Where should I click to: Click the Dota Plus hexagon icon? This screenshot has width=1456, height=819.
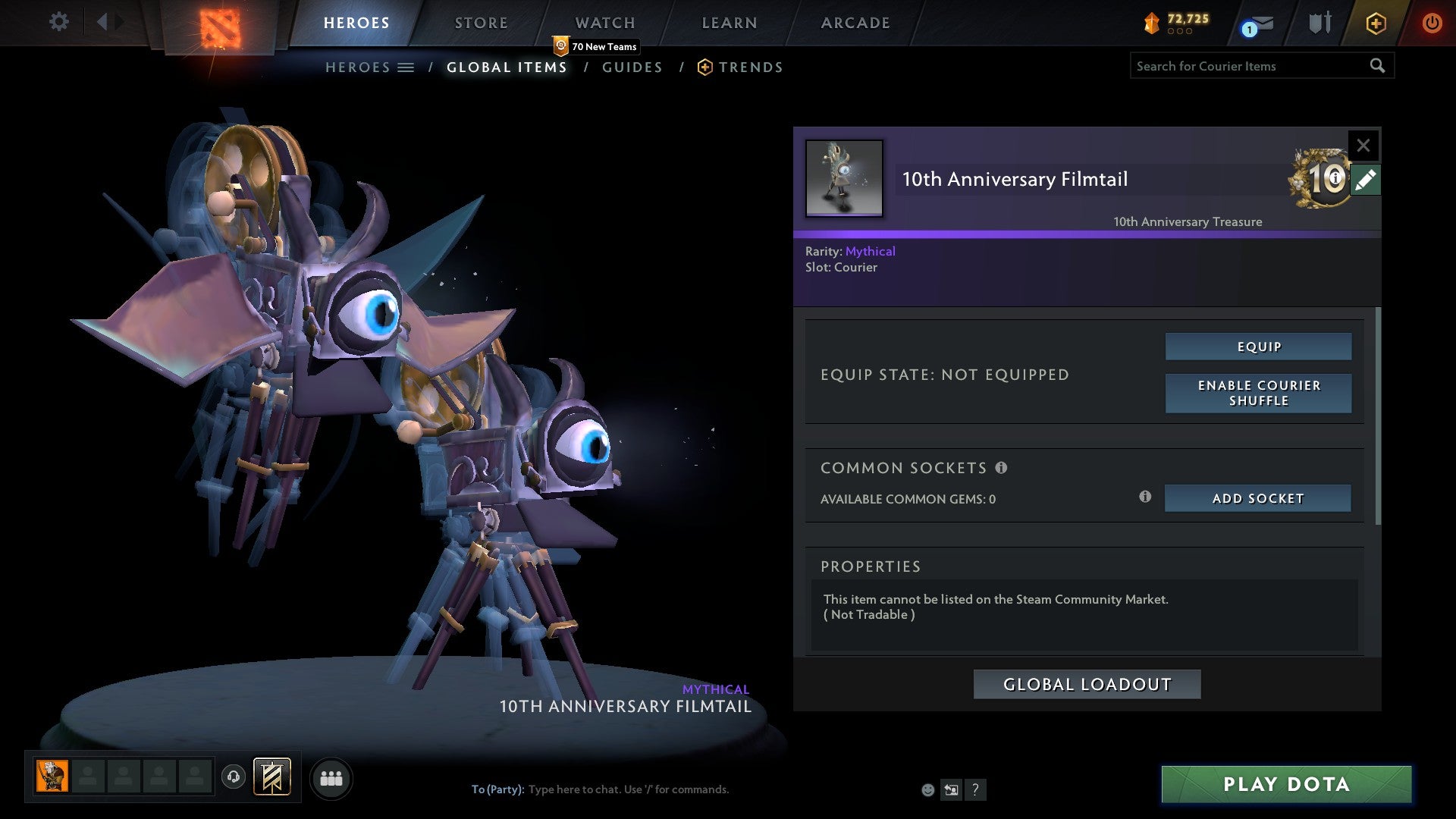click(1375, 23)
